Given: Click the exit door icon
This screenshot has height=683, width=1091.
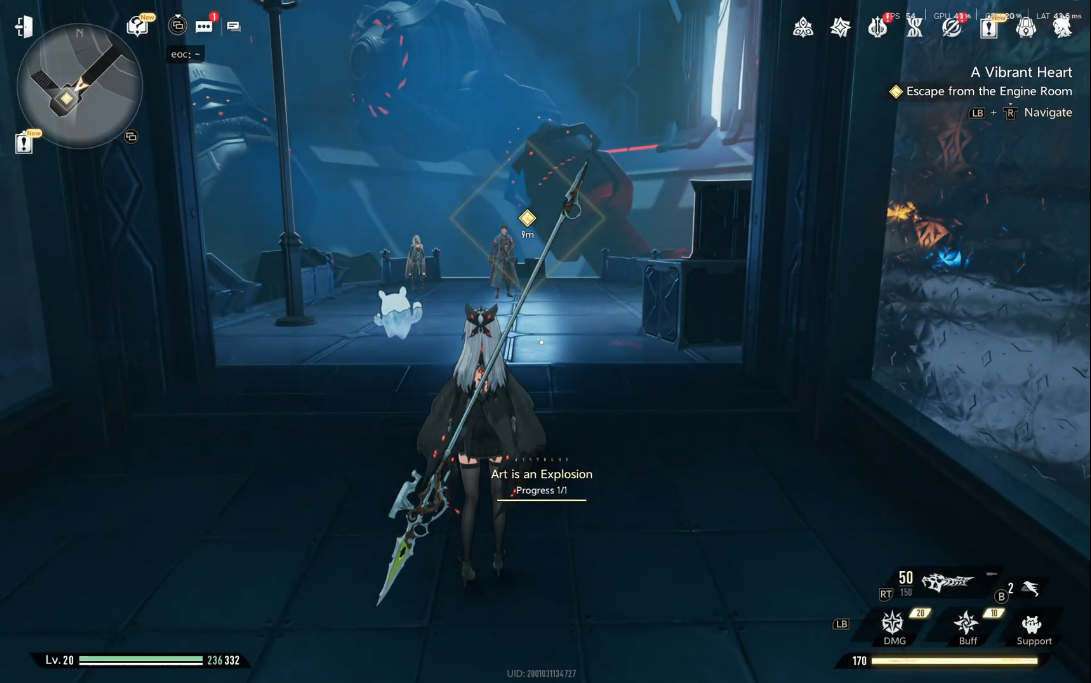Looking at the screenshot, I should (24, 27).
